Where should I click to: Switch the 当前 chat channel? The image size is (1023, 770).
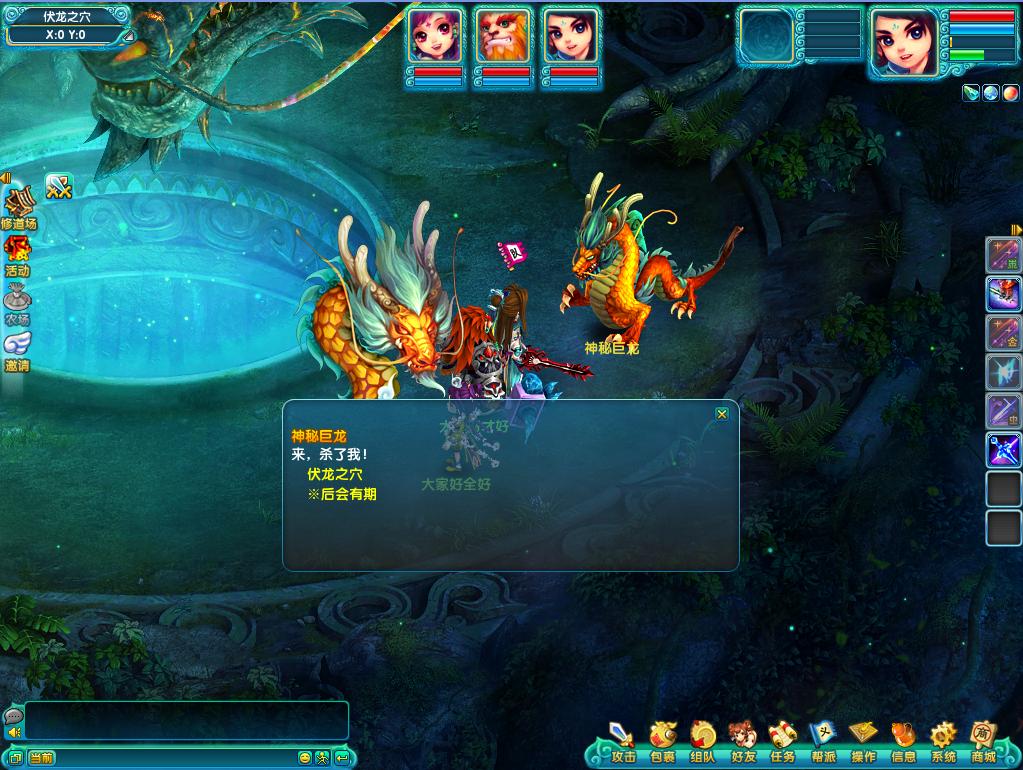pyautogui.click(x=41, y=757)
